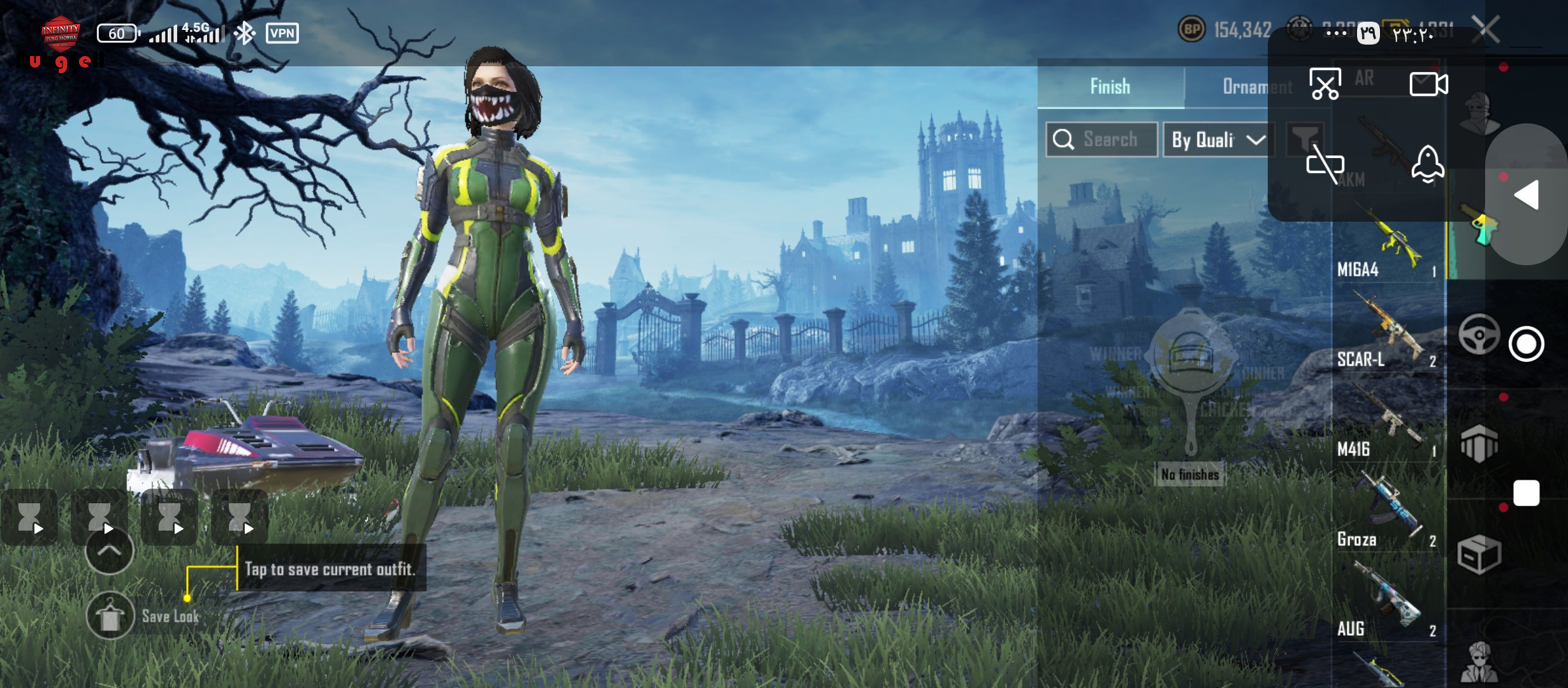
Task: Open the By Quality sort dropdown
Action: (x=1218, y=140)
